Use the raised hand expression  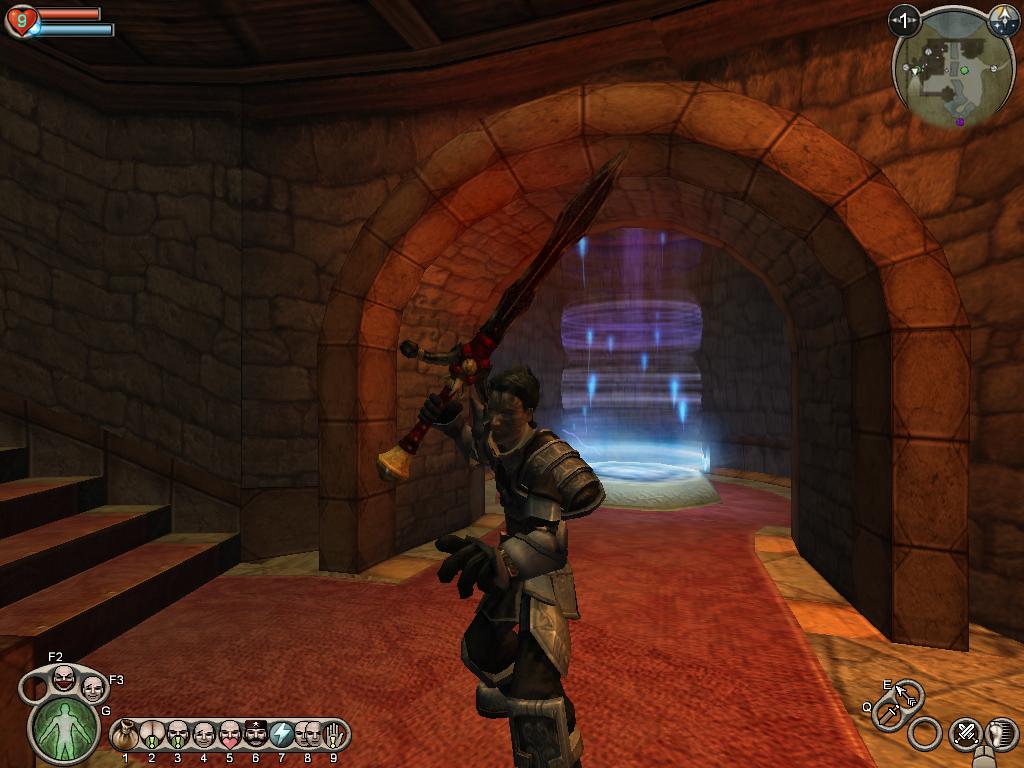tap(333, 735)
